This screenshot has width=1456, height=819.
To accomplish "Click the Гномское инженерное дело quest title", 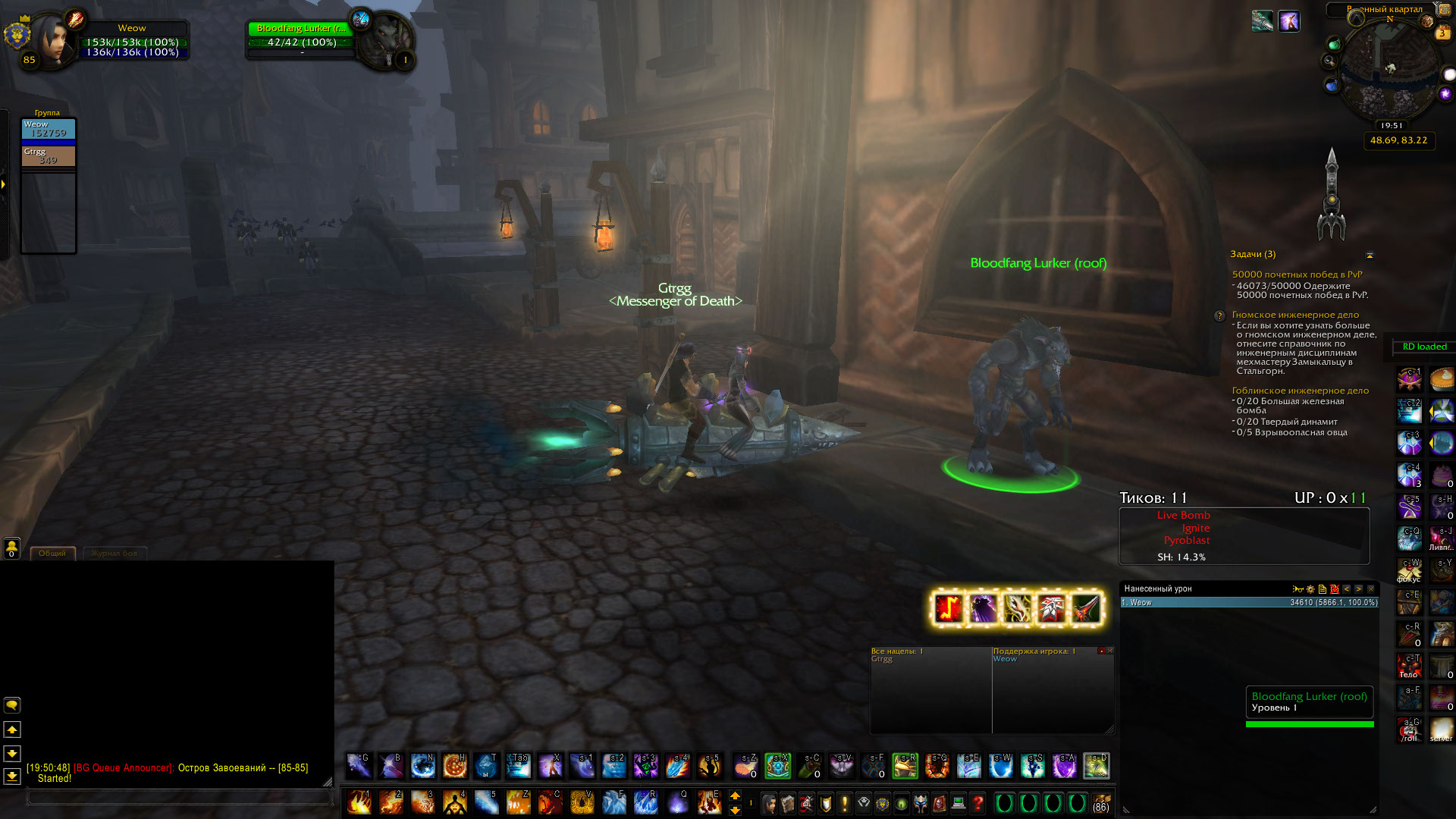I will coord(1295,315).
